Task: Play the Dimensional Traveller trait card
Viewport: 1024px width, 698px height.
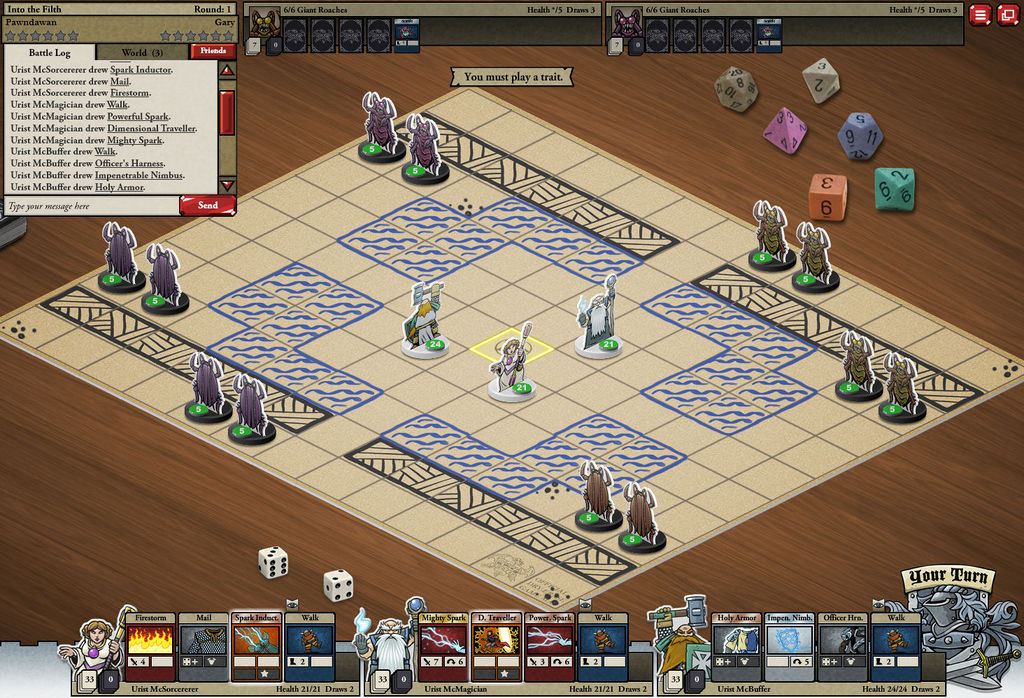Action: click(x=496, y=647)
